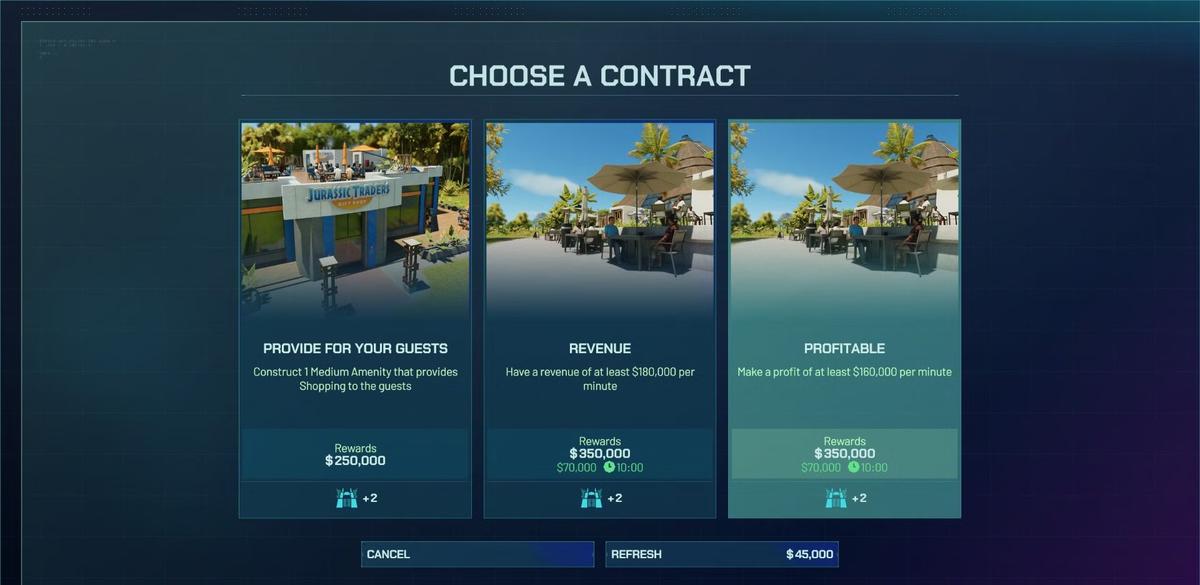
Task: Select the Provide For Your Guests contract
Action: tap(355, 320)
